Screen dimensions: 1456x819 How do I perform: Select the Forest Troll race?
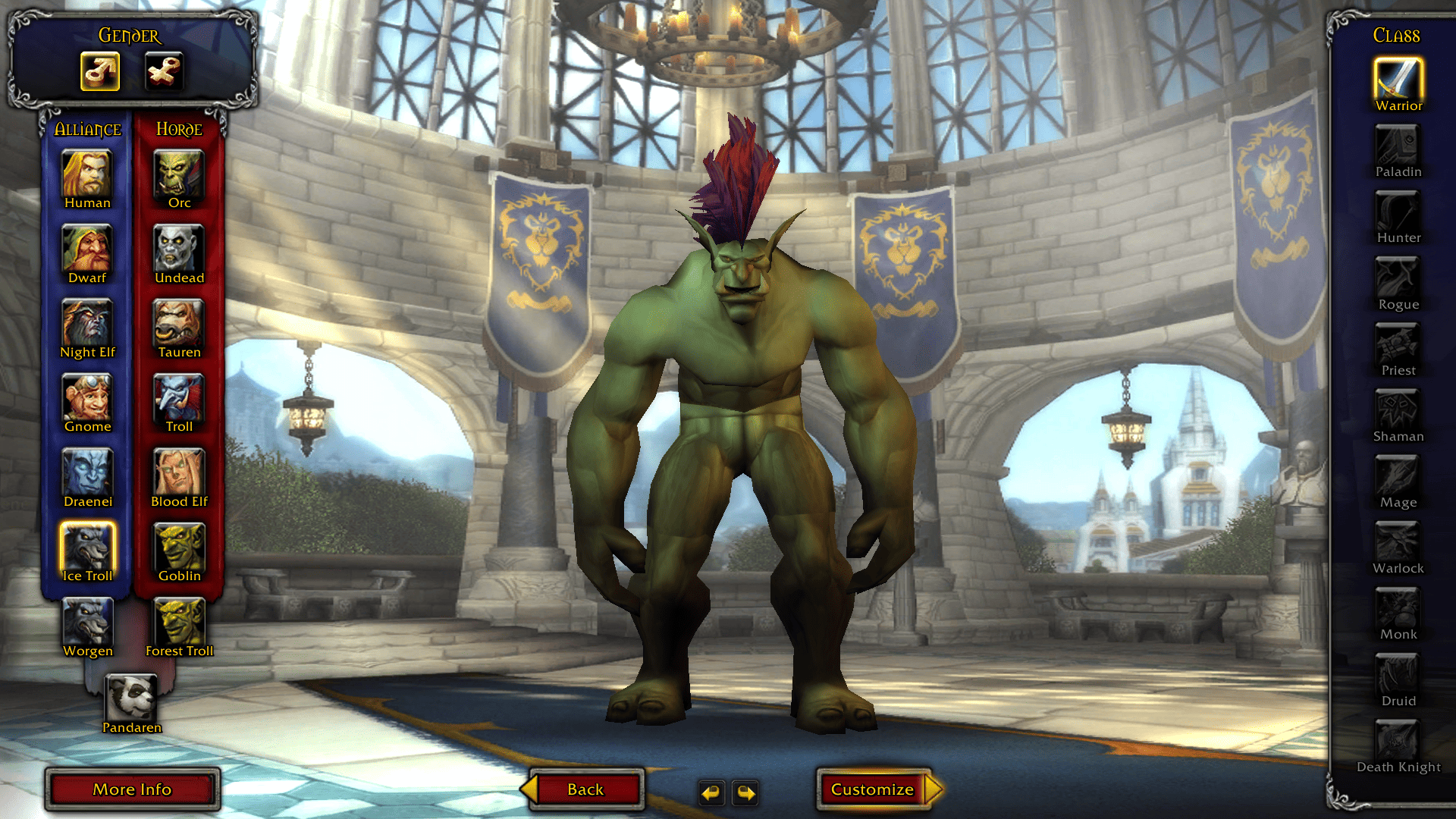[179, 622]
